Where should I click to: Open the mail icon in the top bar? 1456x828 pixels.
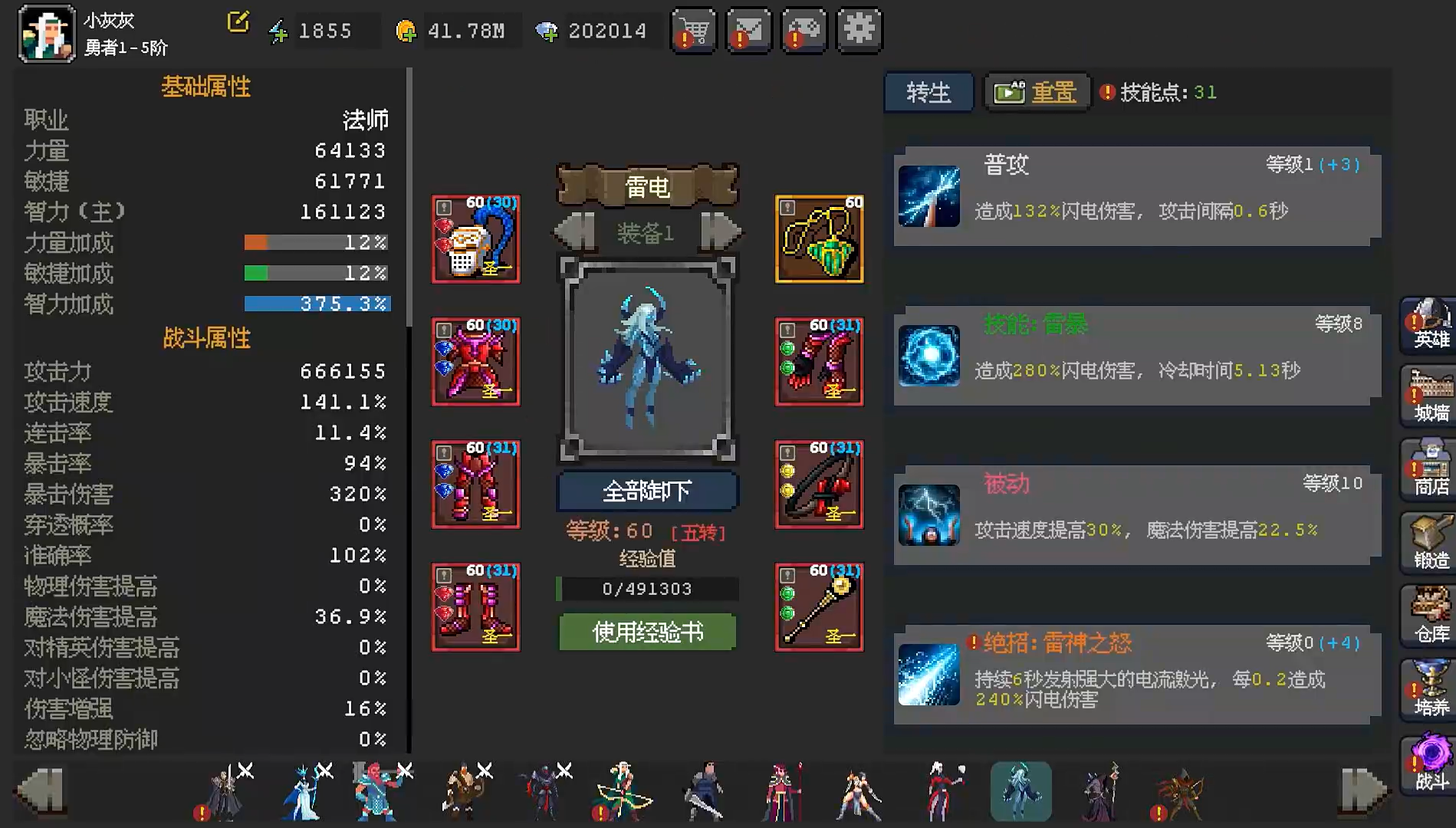pos(748,31)
